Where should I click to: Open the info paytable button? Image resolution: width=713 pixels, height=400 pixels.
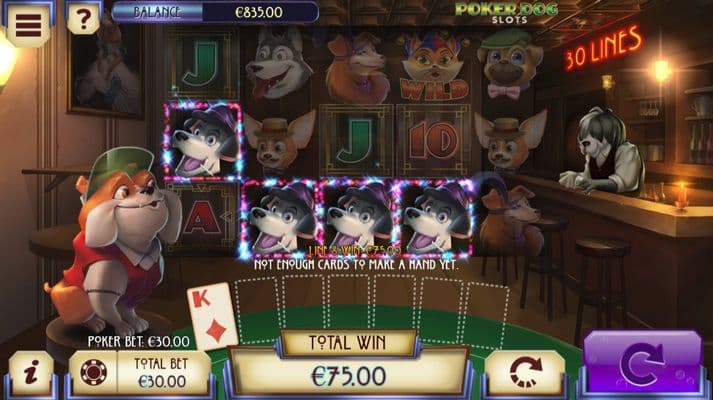tap(30, 373)
